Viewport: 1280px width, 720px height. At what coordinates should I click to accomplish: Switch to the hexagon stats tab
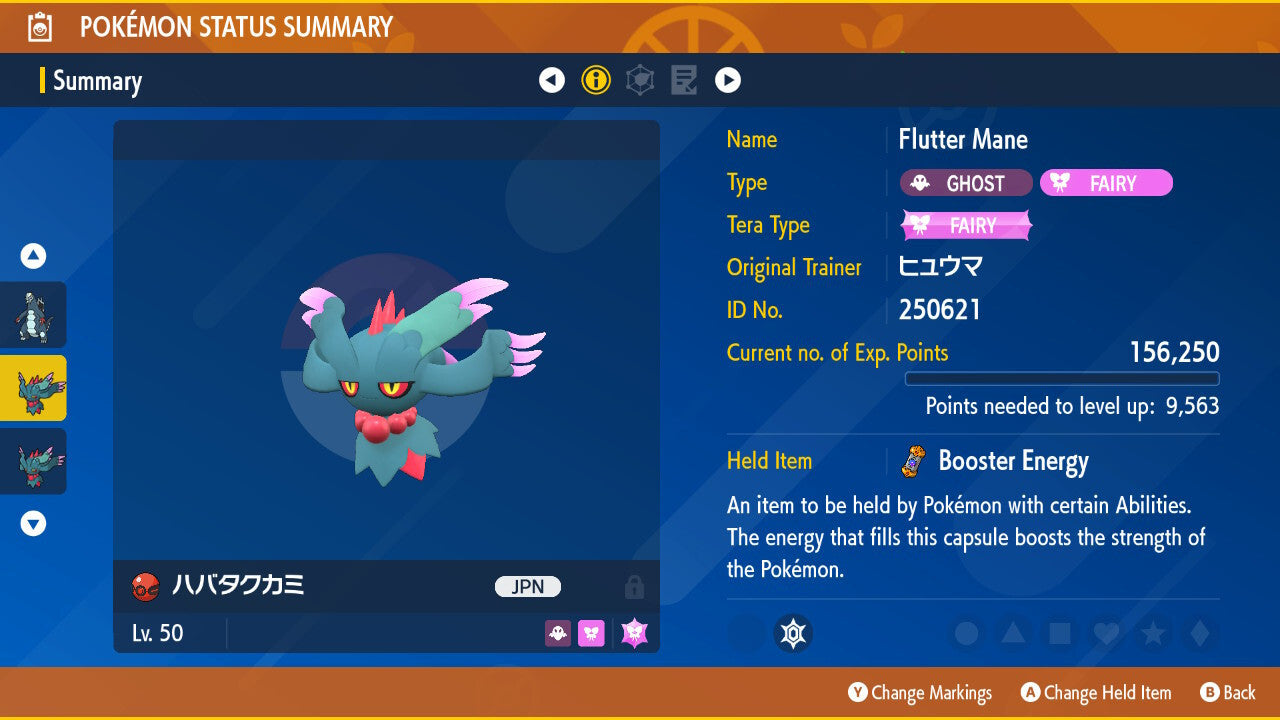tap(640, 80)
